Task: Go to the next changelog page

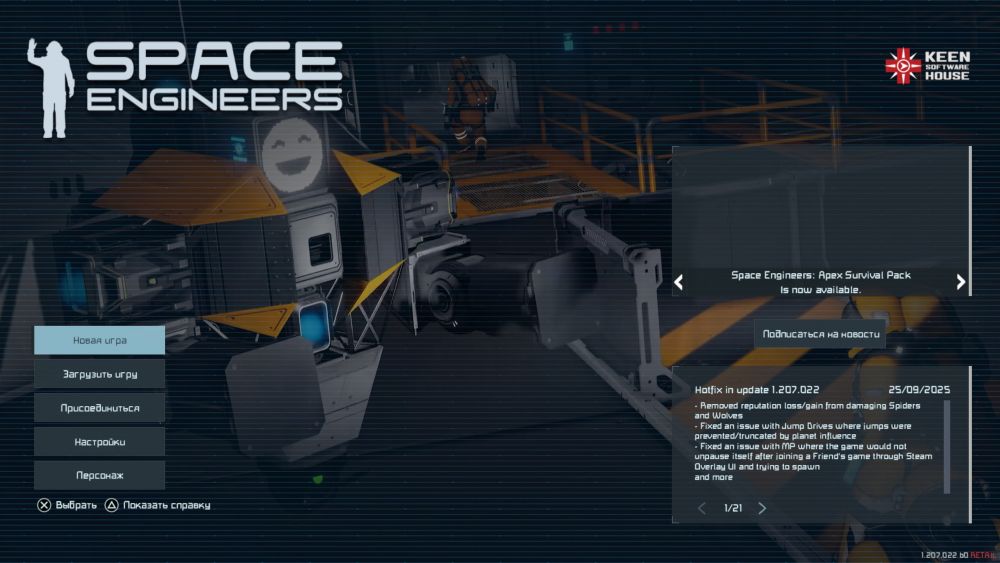Action: (762, 508)
